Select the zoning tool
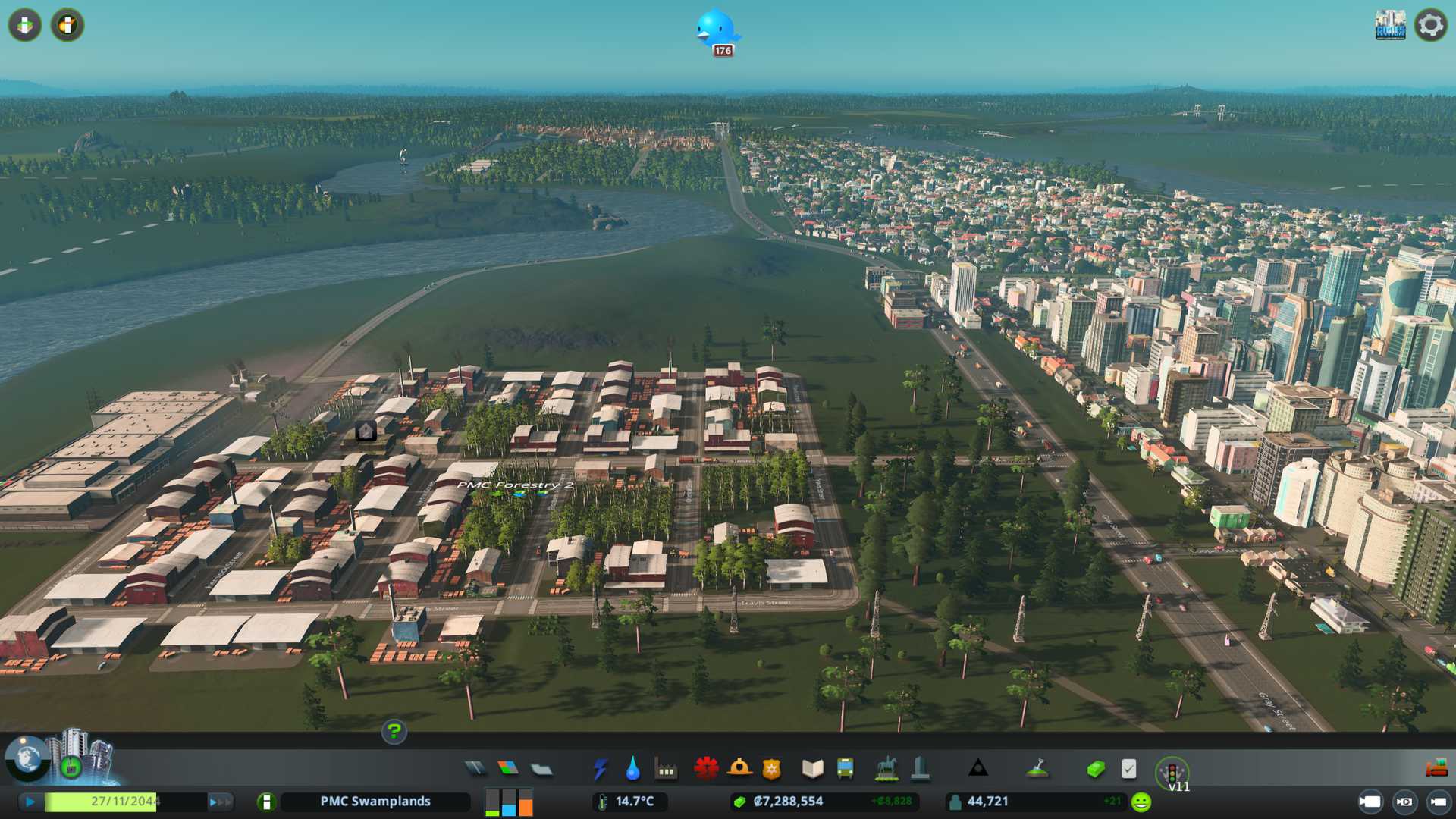1456x819 pixels. pyautogui.click(x=508, y=769)
